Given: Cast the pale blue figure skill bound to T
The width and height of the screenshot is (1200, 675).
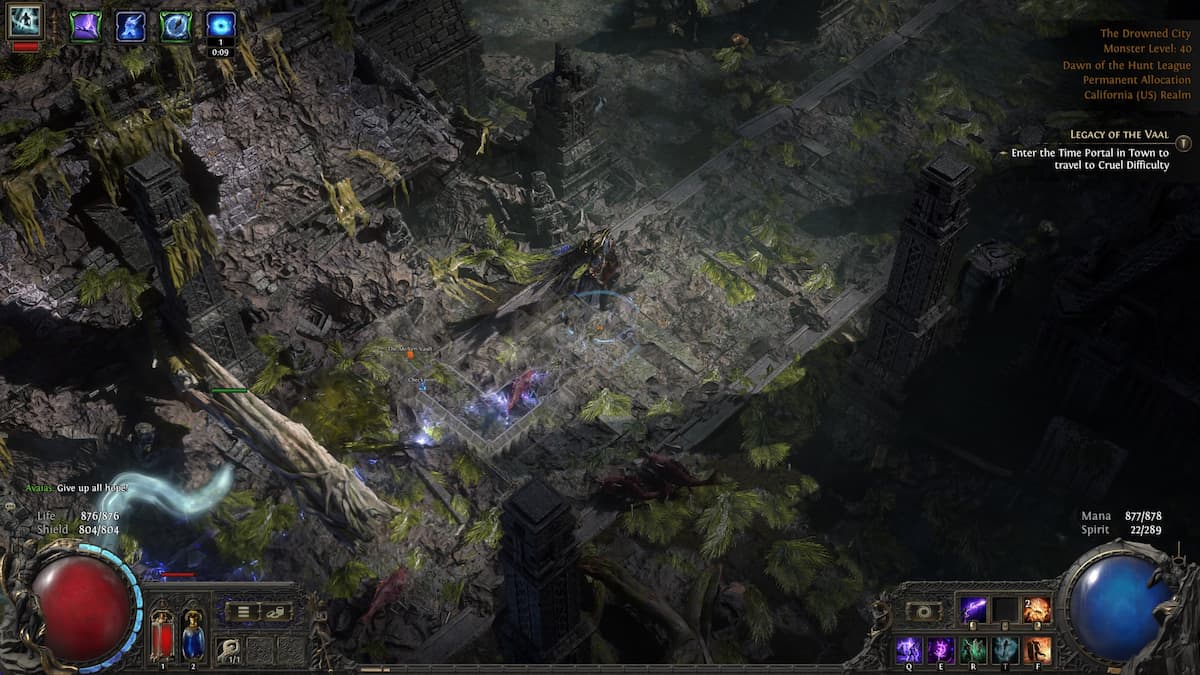Looking at the screenshot, I should [1005, 649].
